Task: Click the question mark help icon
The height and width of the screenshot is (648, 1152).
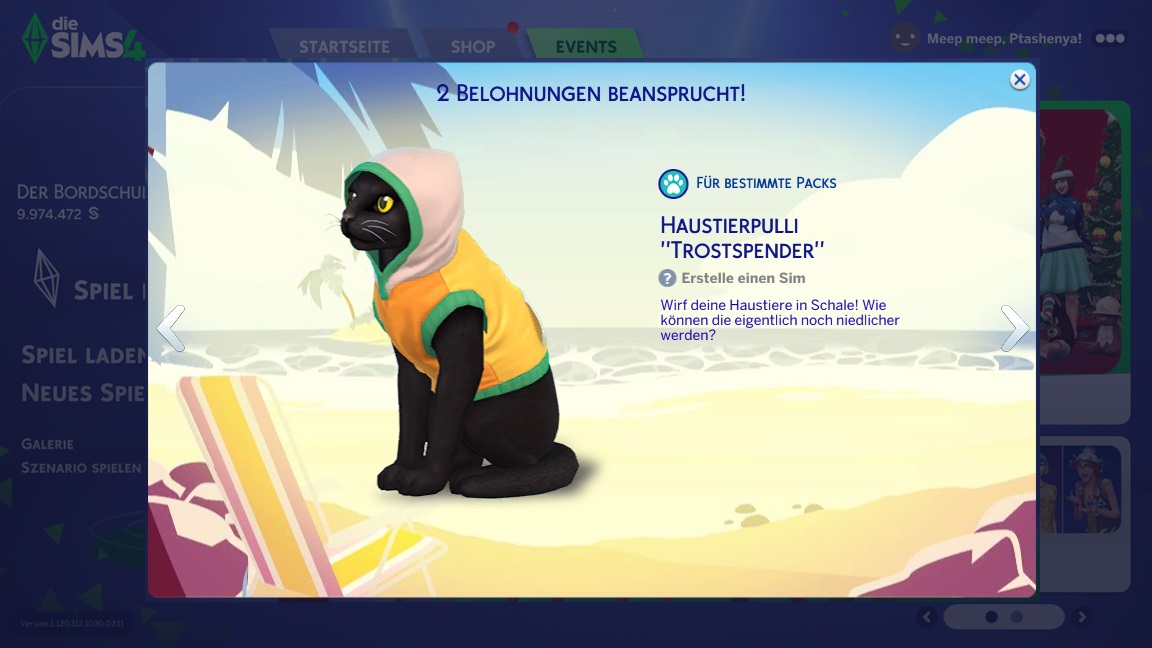Action: pos(667,278)
